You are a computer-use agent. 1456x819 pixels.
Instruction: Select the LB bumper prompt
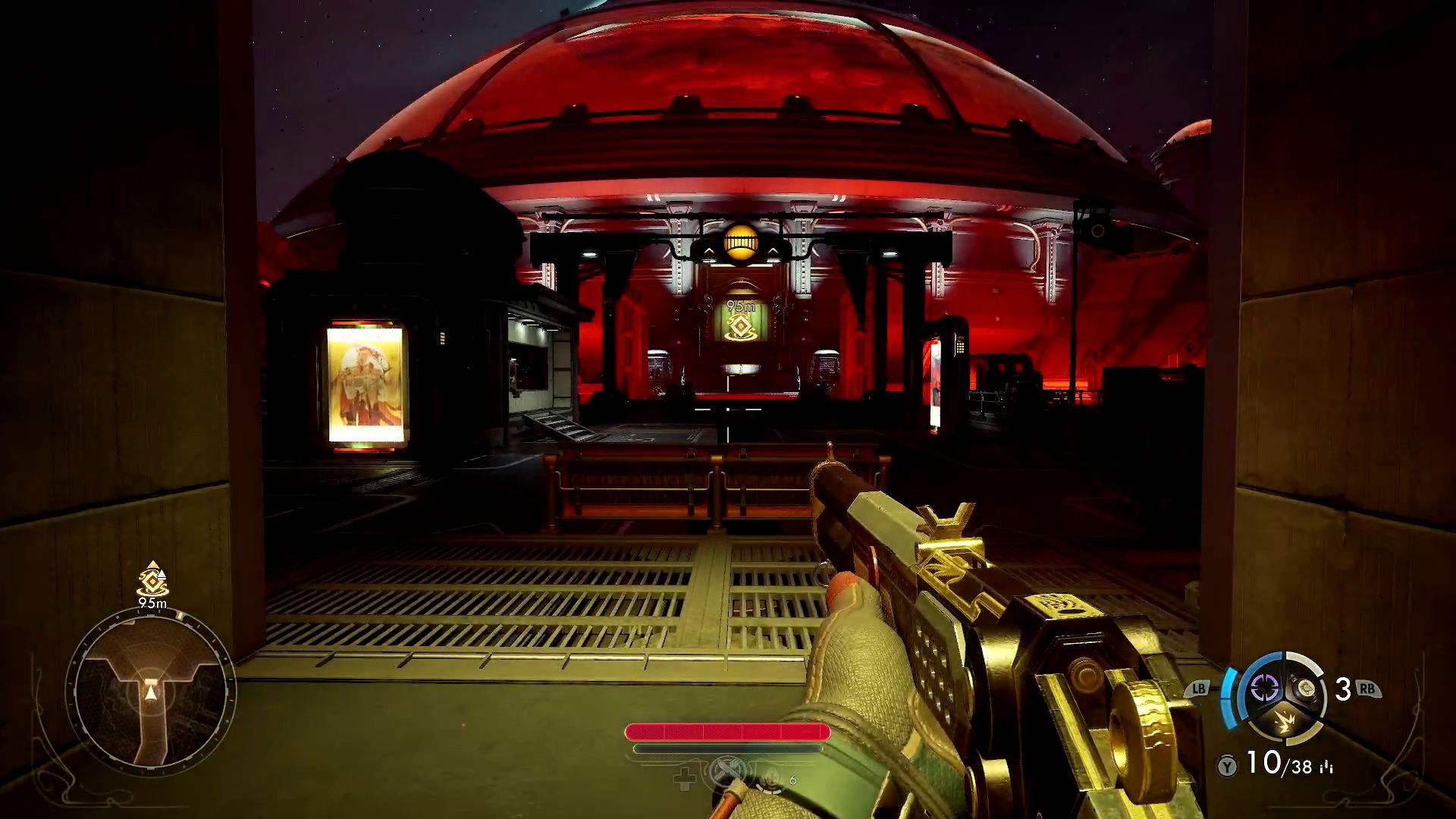[x=1198, y=688]
